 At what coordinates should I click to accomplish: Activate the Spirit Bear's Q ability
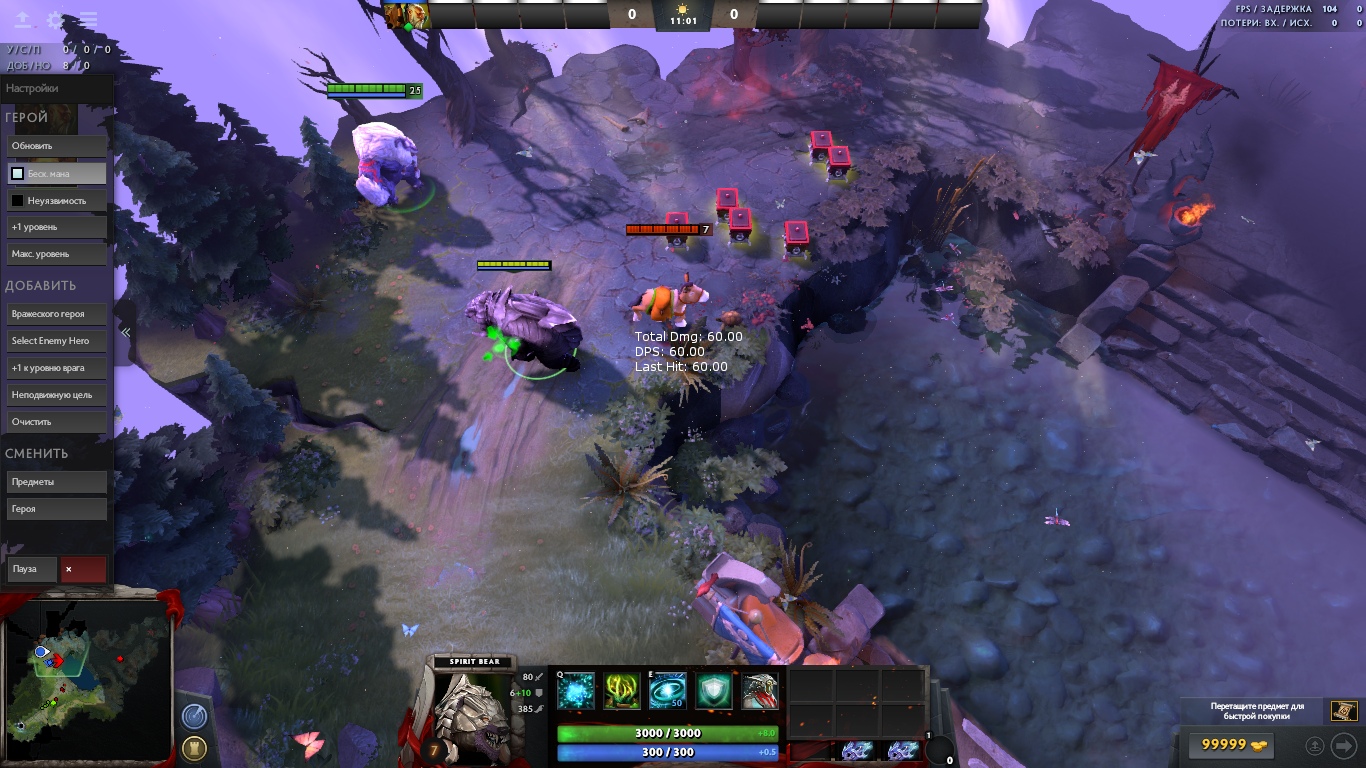click(576, 691)
